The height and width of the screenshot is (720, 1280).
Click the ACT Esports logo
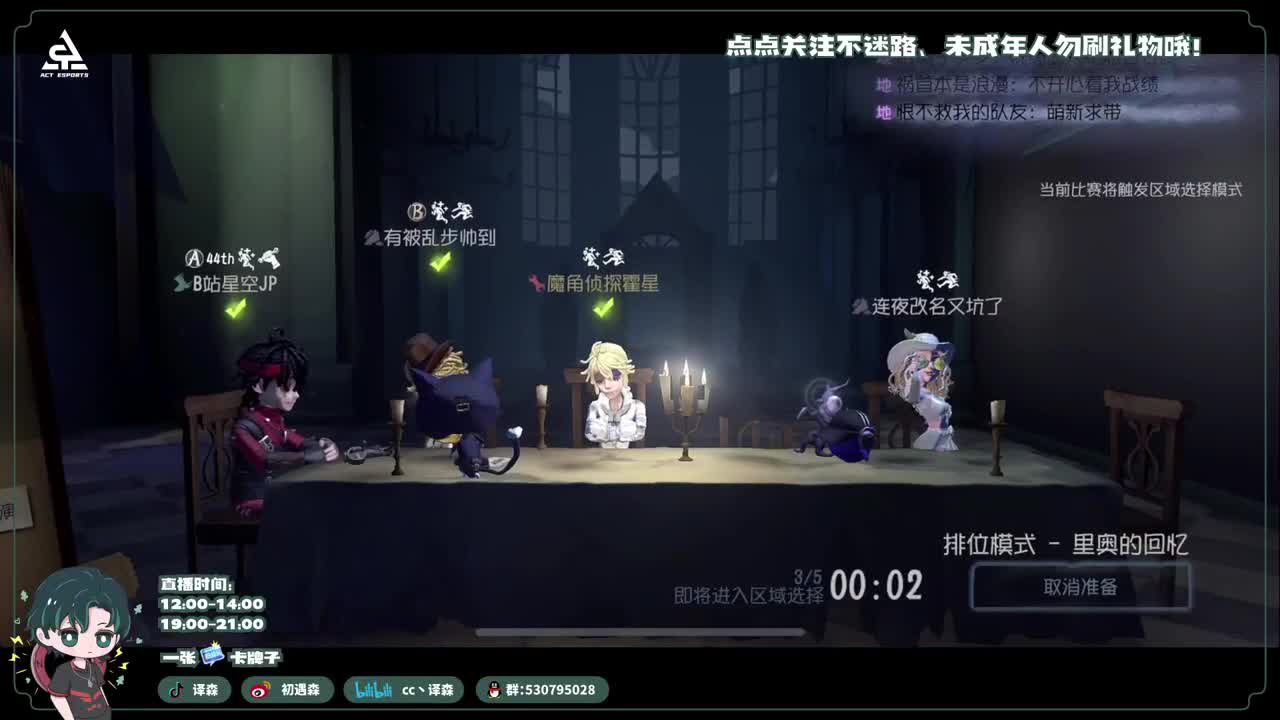click(62, 48)
